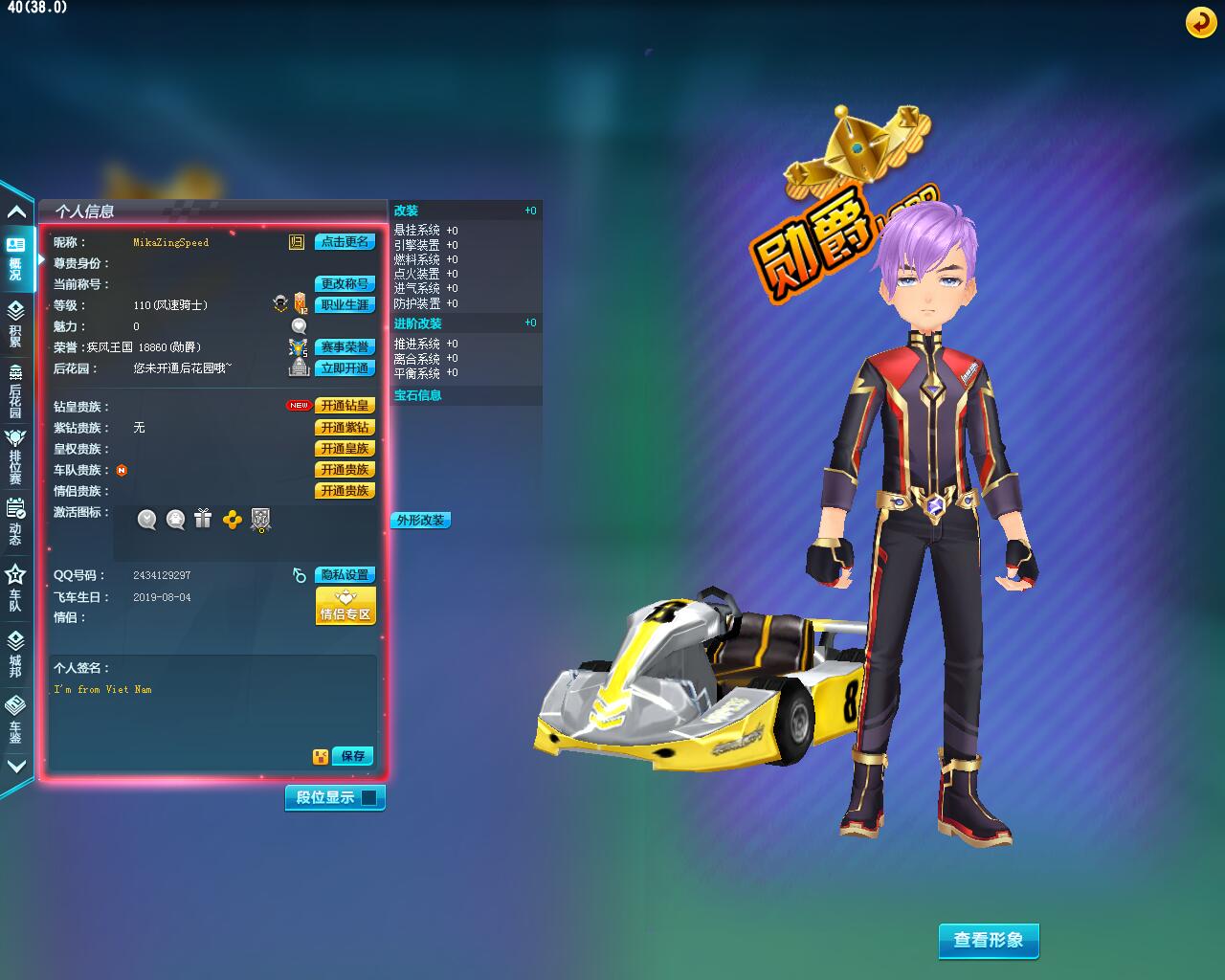Click the orange return arrow in top-right corner
This screenshot has width=1225, height=980.
click(1201, 21)
